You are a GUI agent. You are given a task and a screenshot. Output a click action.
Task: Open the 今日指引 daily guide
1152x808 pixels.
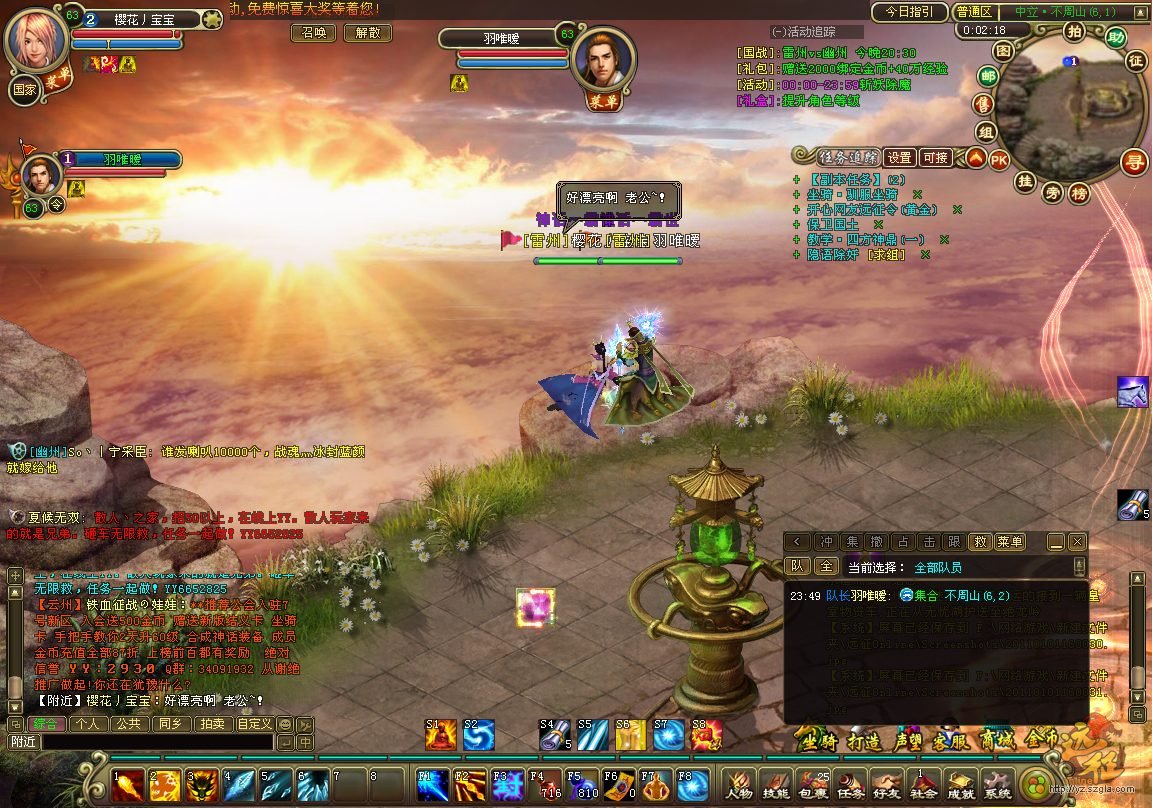click(x=909, y=12)
